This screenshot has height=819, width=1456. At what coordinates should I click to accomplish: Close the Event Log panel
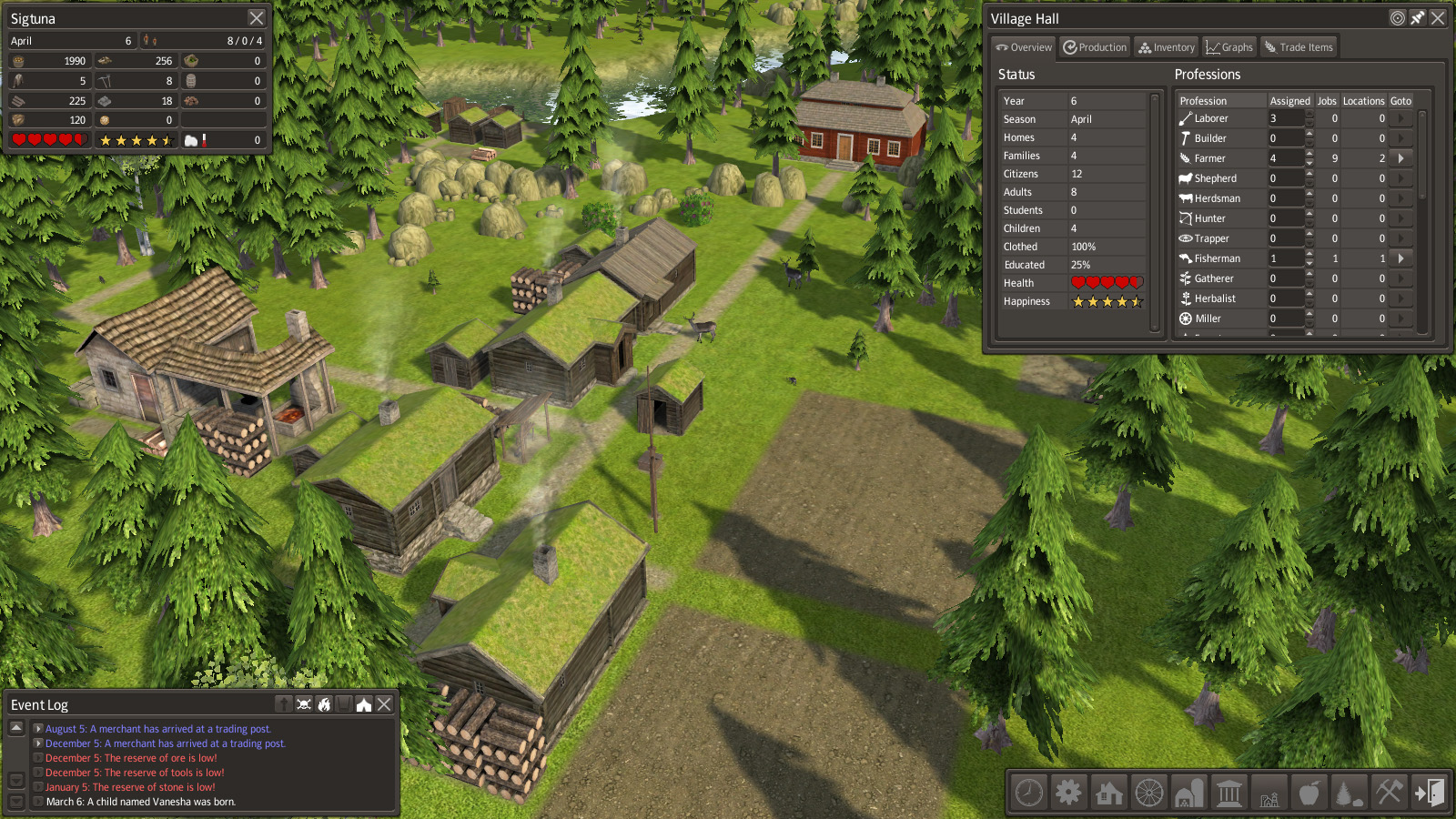tap(384, 704)
